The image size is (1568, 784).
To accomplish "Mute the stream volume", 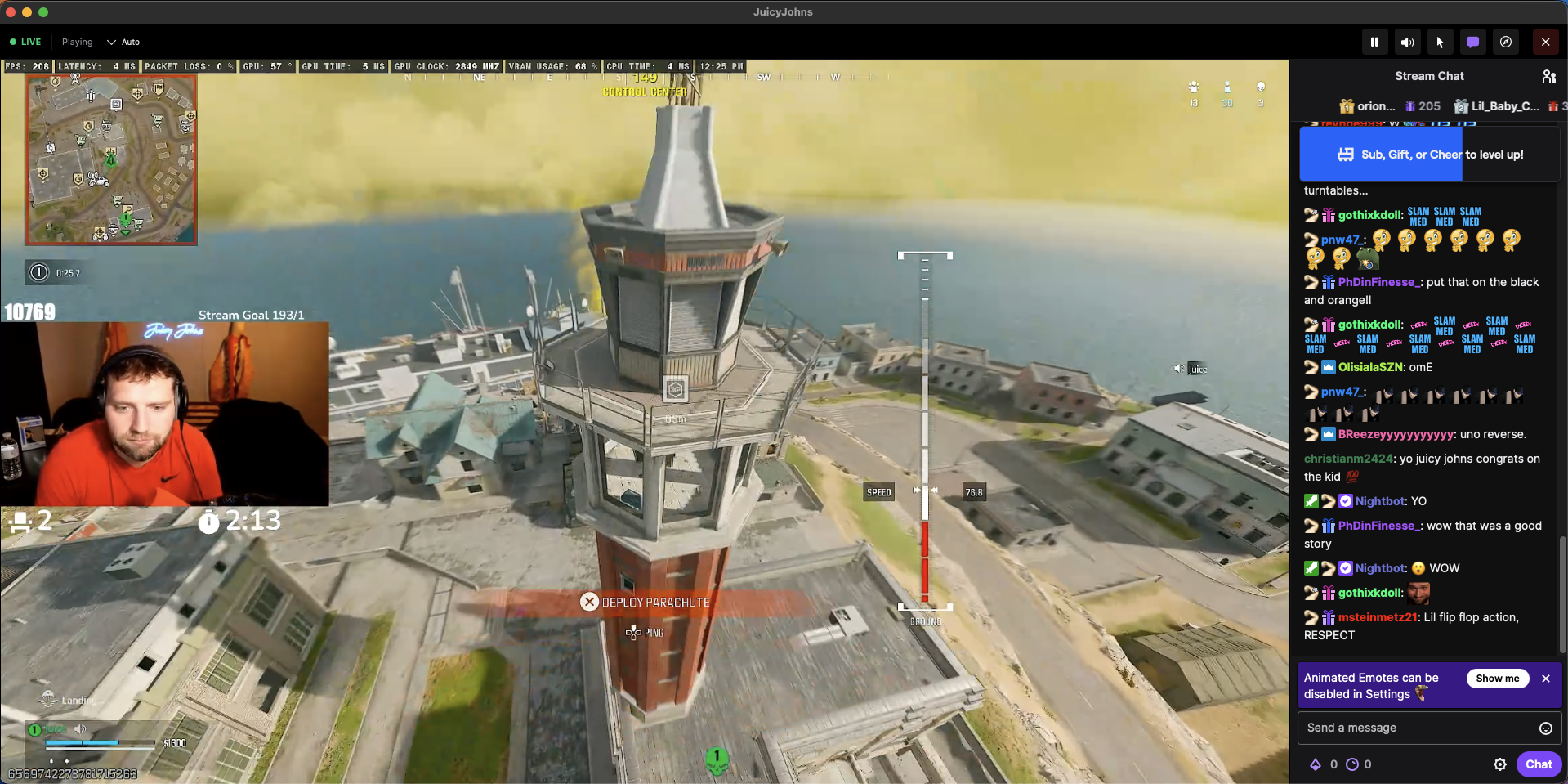I will pyautogui.click(x=1407, y=42).
